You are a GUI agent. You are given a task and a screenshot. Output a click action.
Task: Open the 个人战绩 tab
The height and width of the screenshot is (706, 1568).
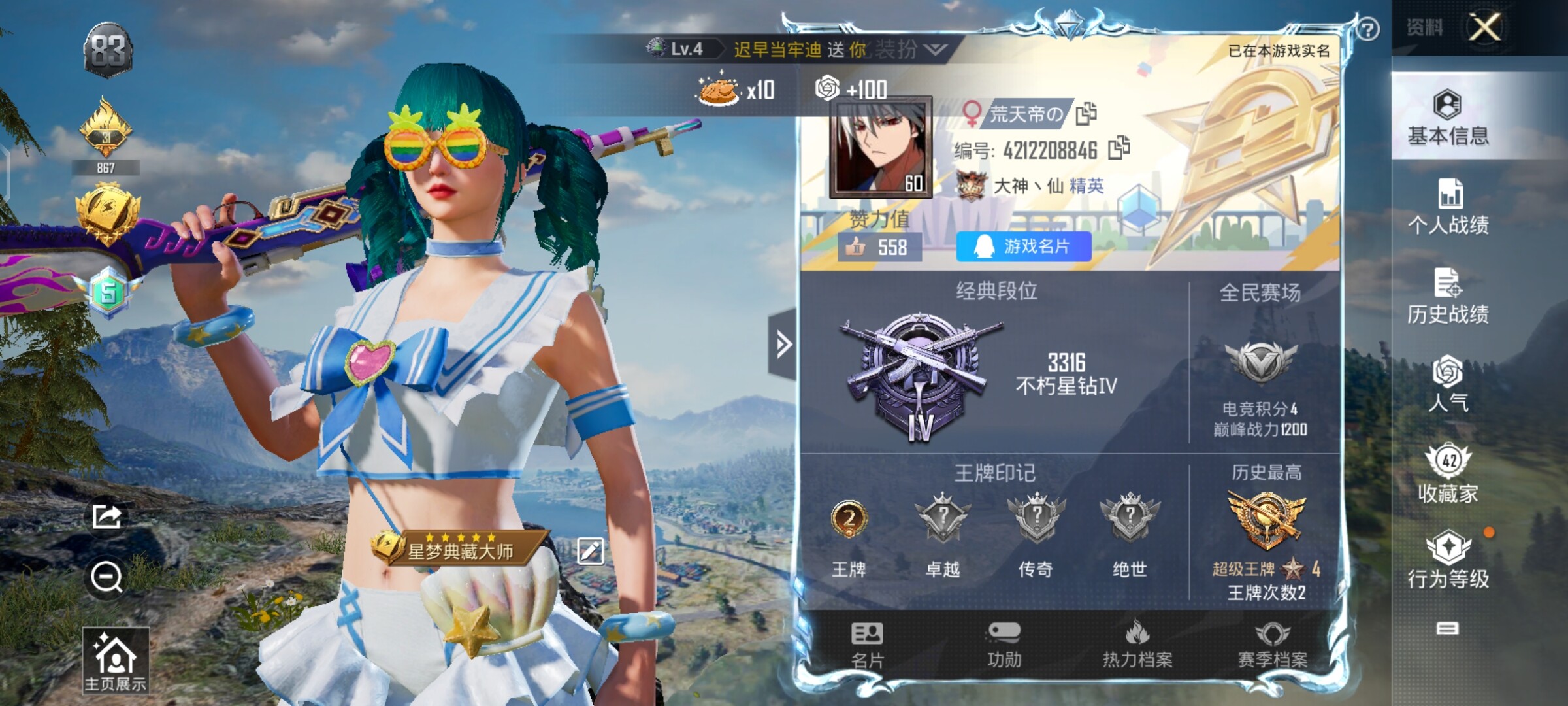[x=1448, y=207]
